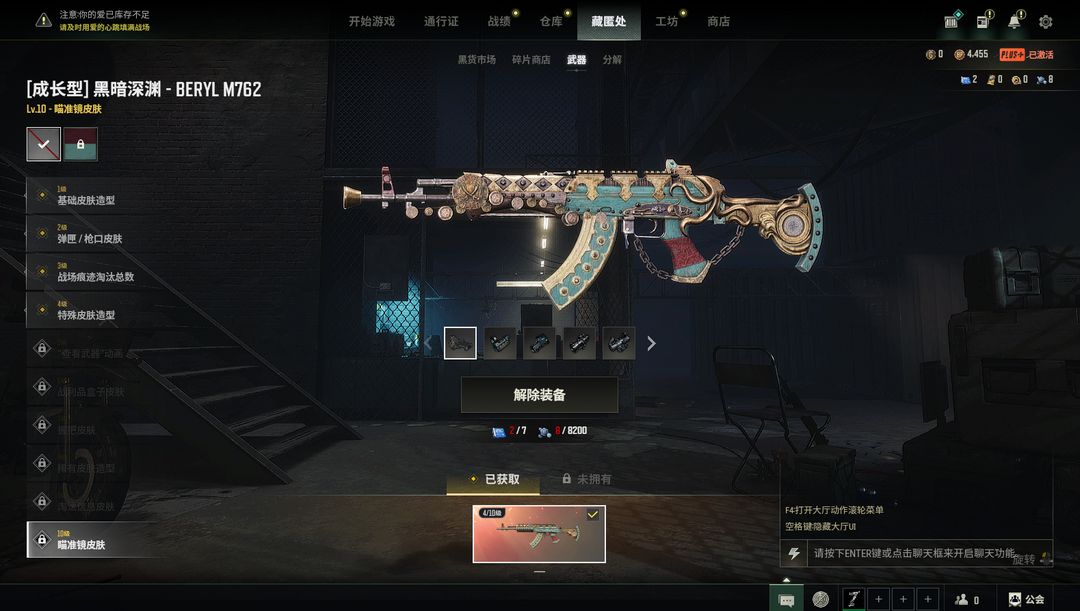The image size is (1080, 611).
Task: Open settings with the gear icon
Action: 1045,21
